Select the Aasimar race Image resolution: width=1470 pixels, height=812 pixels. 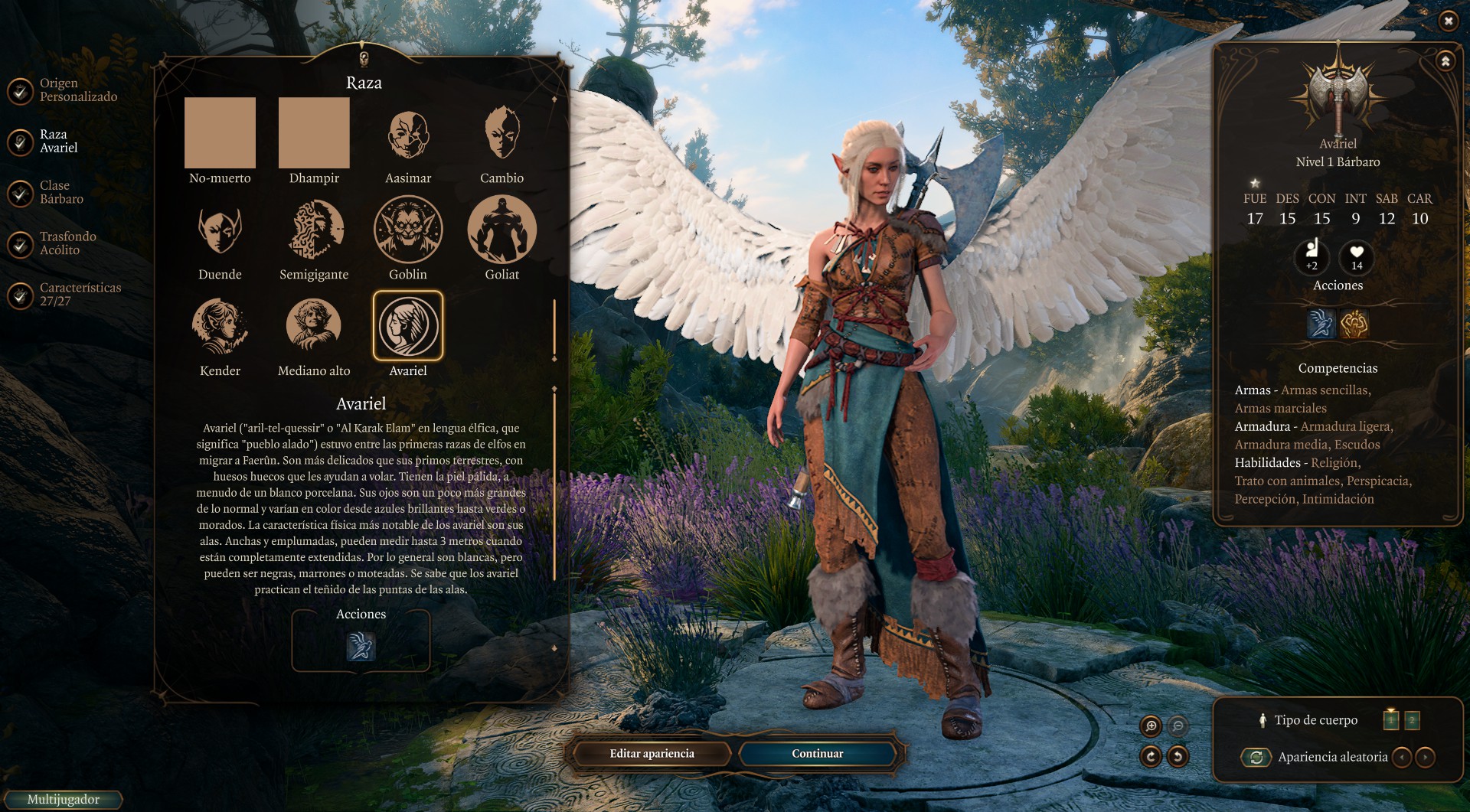(x=408, y=135)
